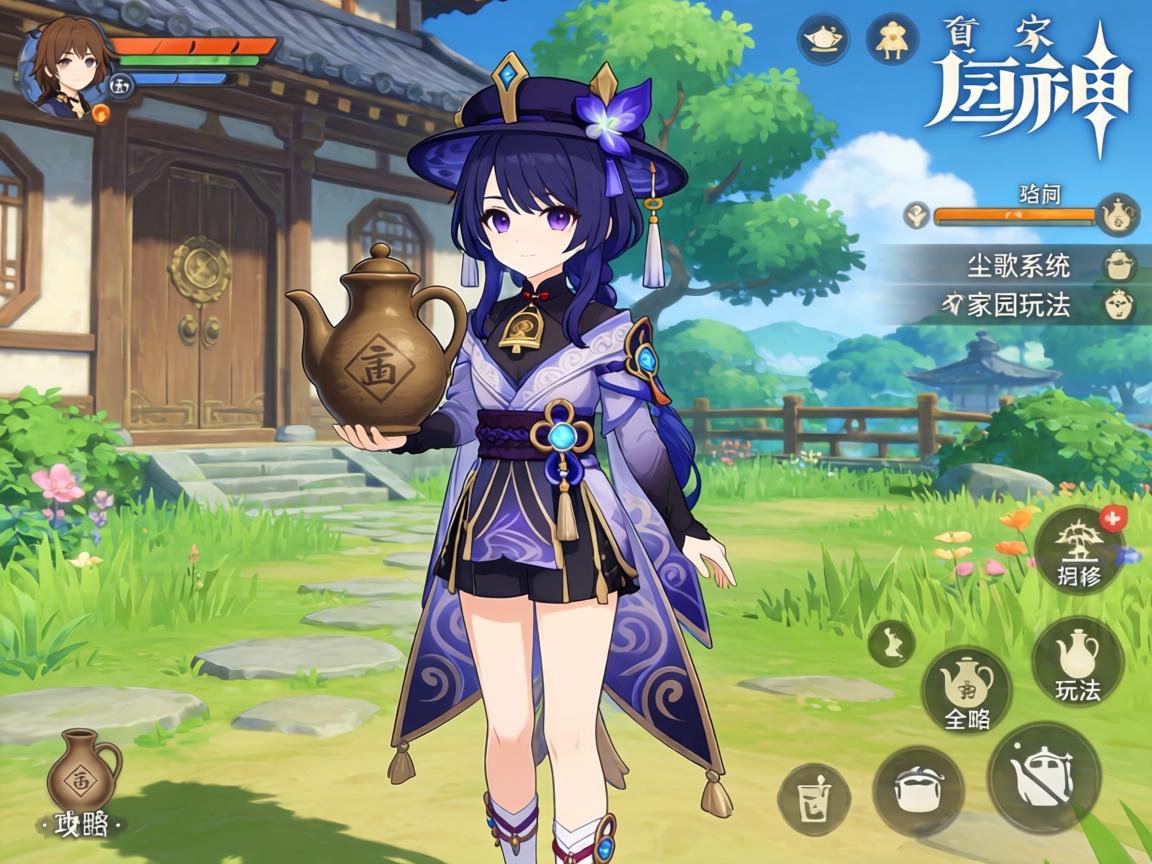Tap the lidded cooking pot button
This screenshot has width=1152, height=864.
pos(918,791)
